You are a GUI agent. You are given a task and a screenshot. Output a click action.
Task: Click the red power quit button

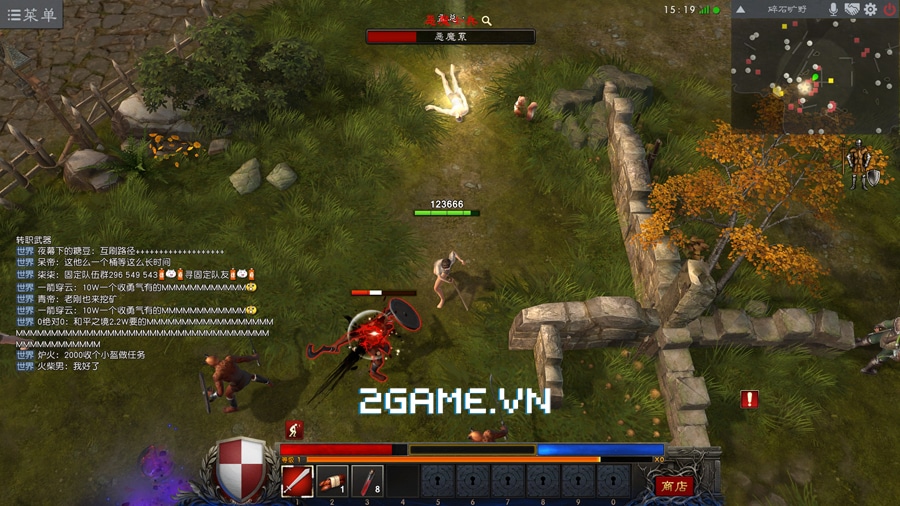pyautogui.click(x=889, y=9)
